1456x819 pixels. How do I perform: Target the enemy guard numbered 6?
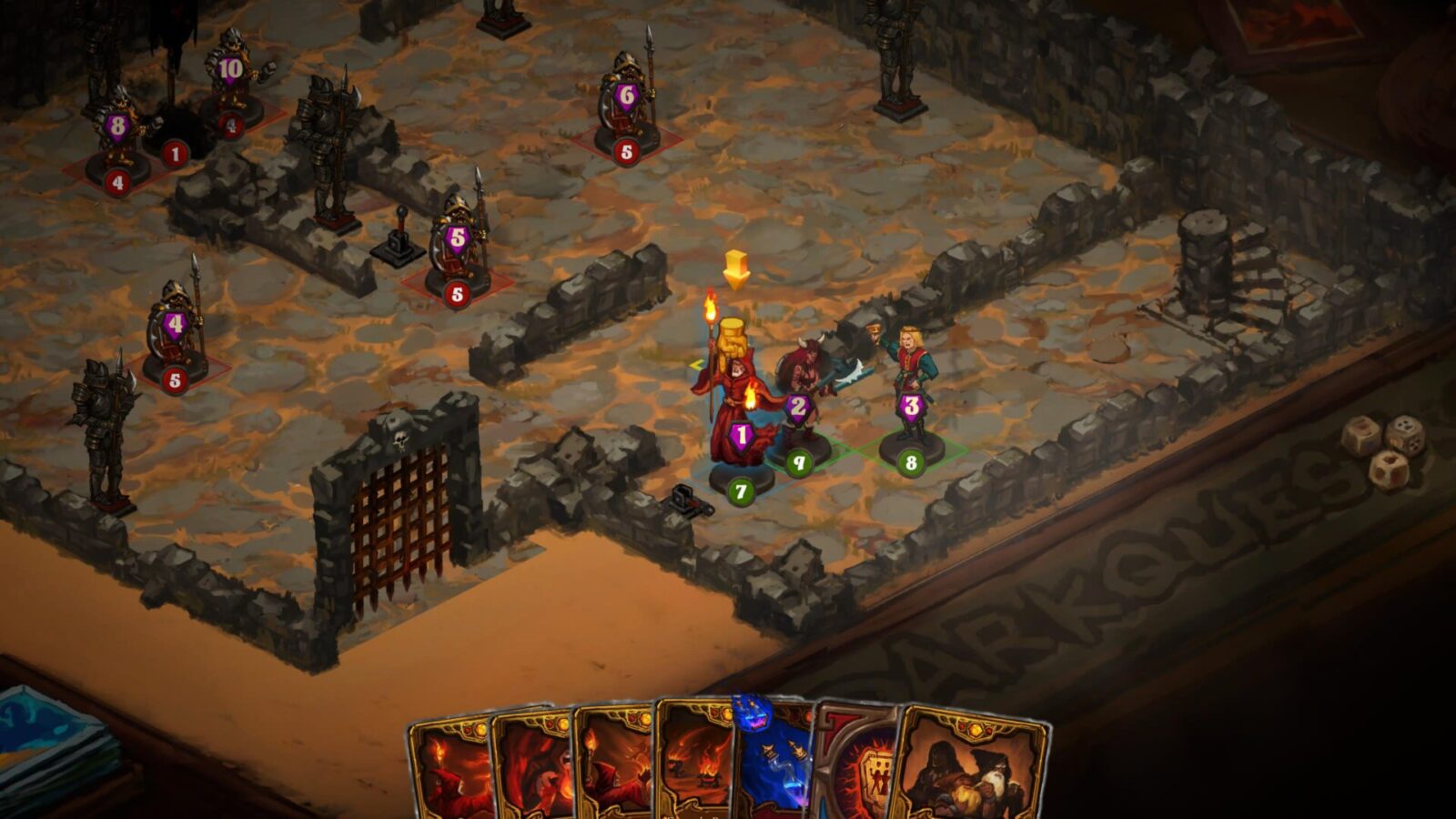(626, 105)
